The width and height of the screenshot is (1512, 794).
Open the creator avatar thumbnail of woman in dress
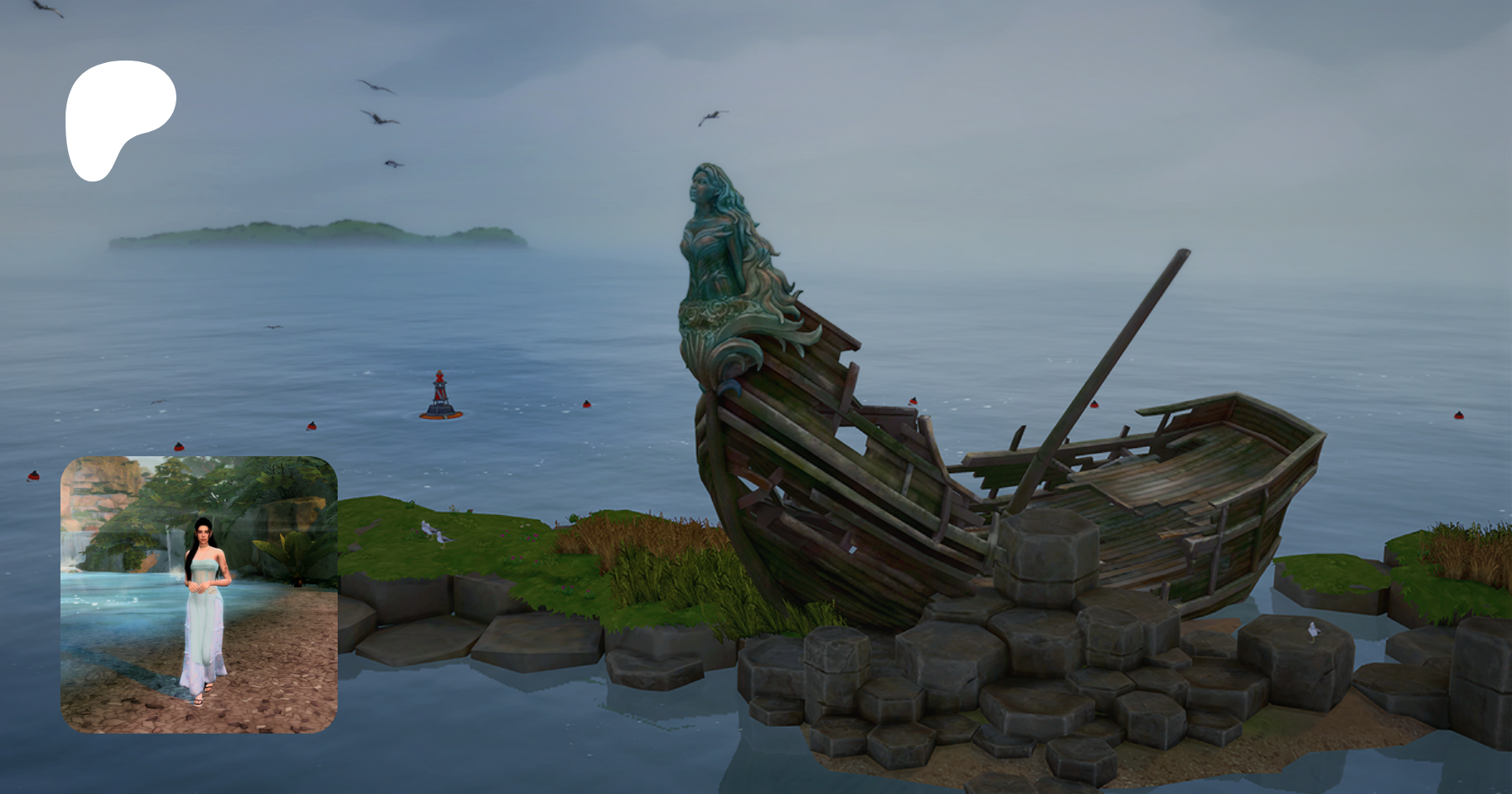[x=199, y=594]
